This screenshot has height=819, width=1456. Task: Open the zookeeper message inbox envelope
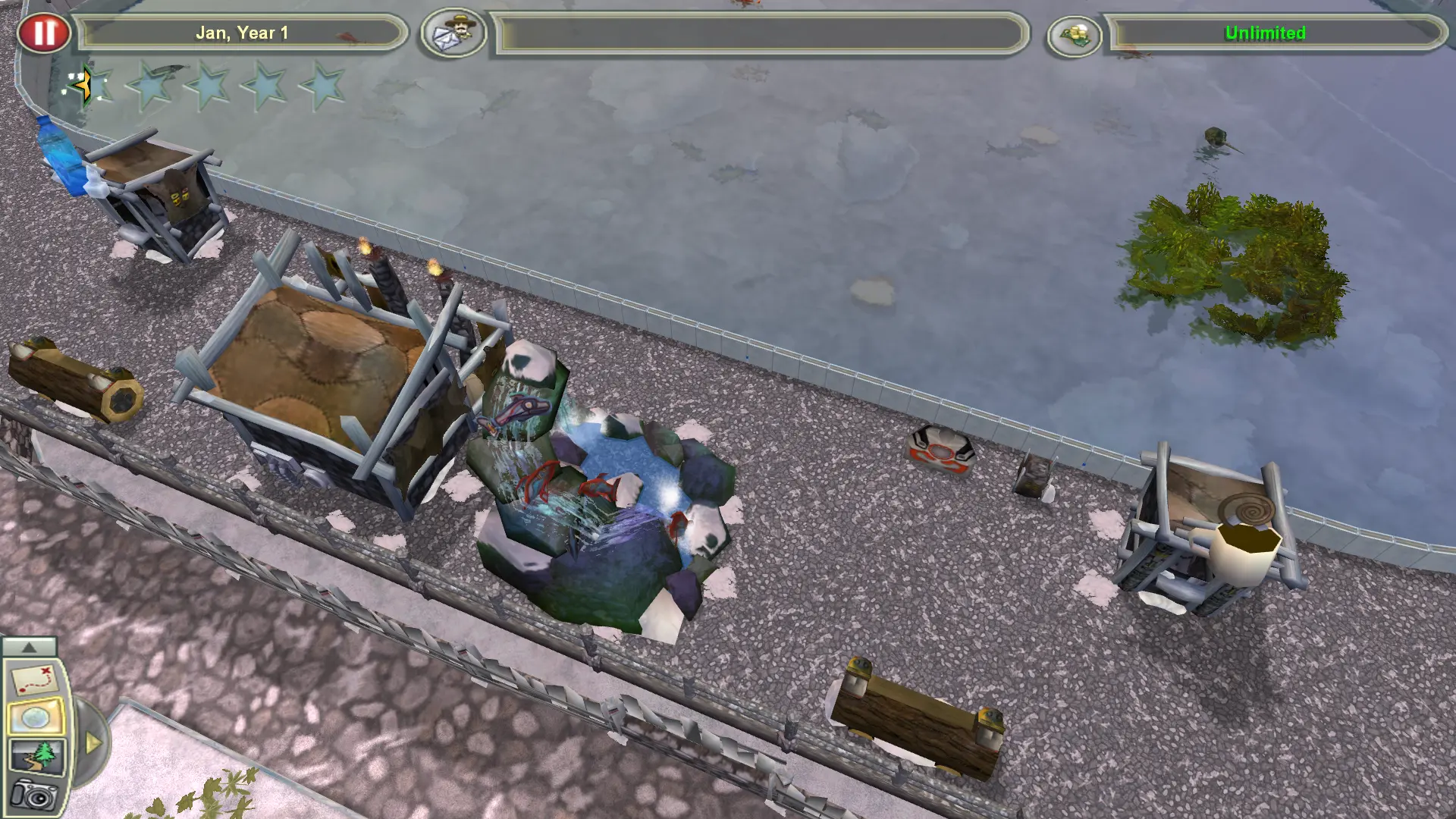(x=453, y=33)
